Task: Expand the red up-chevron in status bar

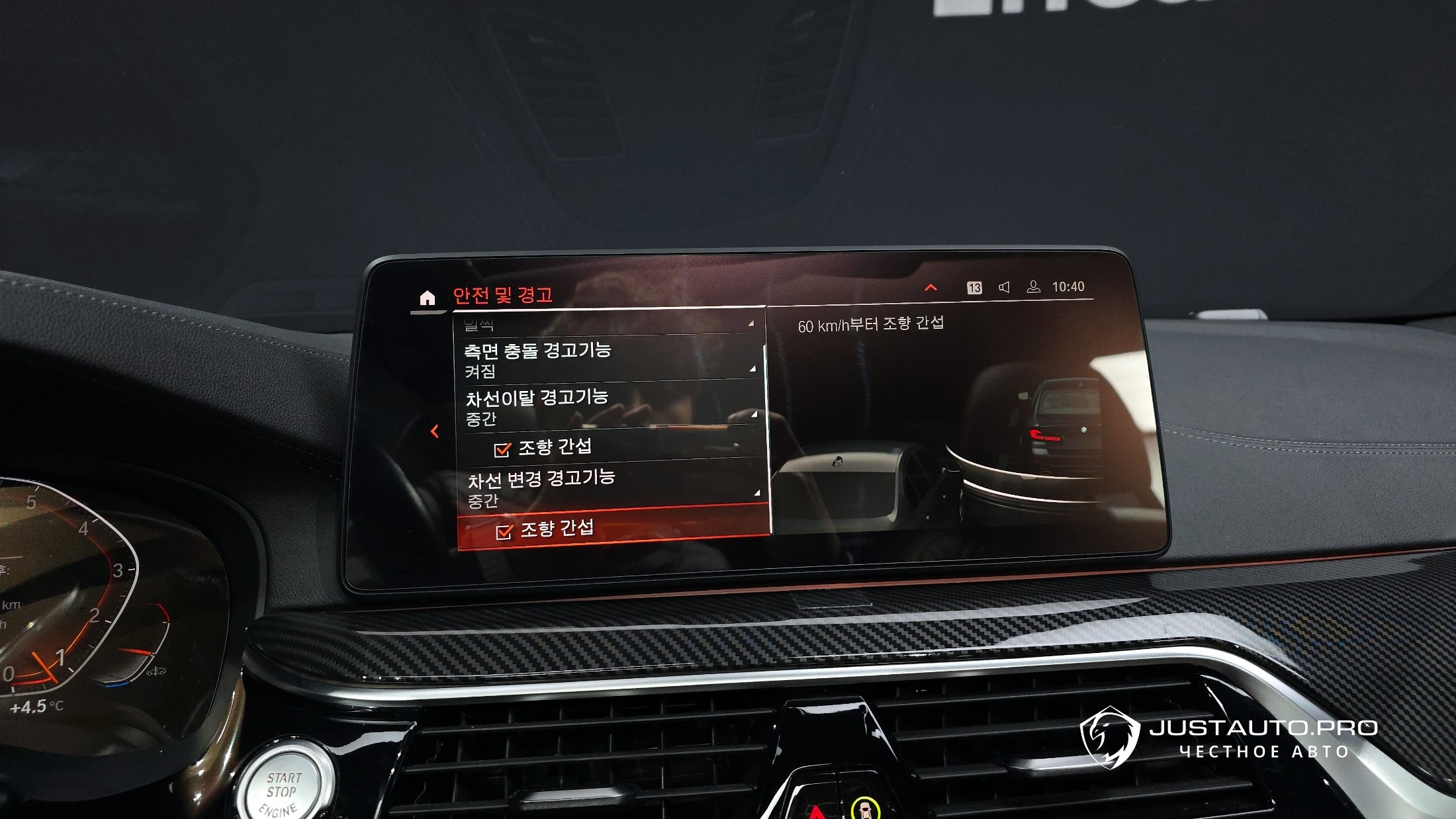Action: [931, 288]
